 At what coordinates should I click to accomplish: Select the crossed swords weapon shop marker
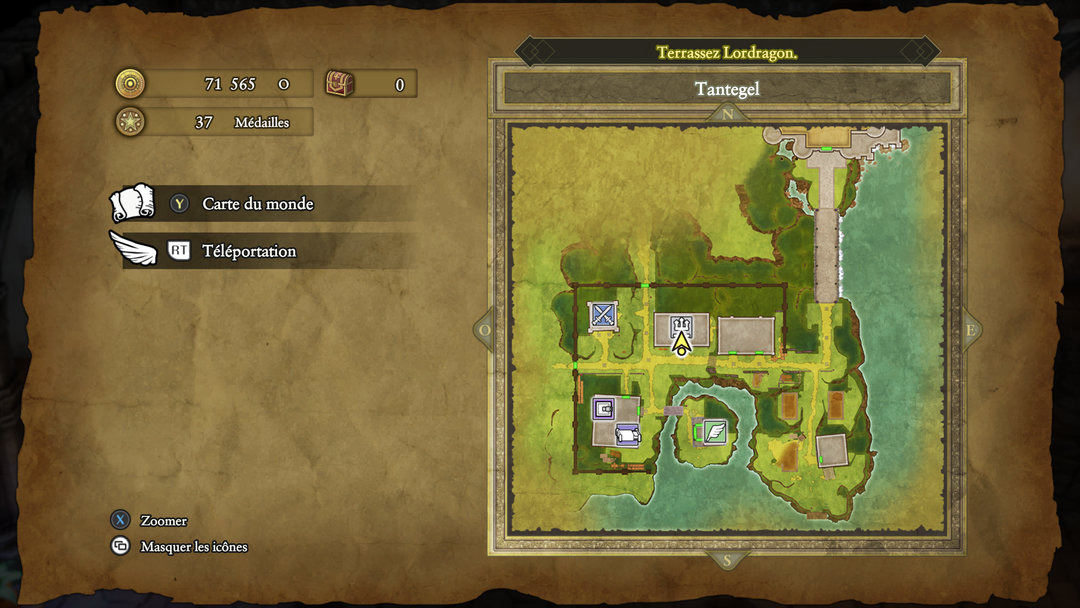[602, 316]
